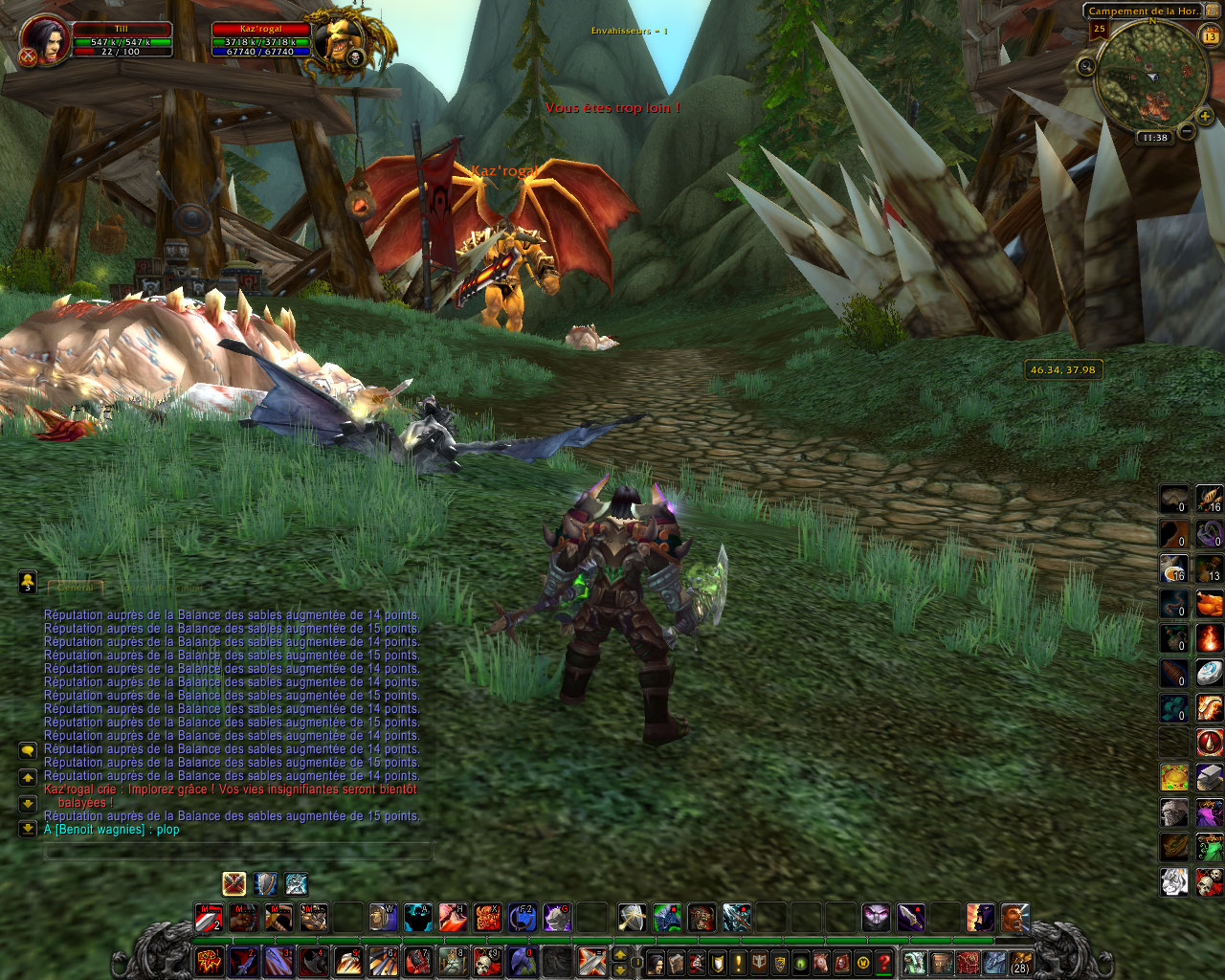Click the action bar page-up arrow
This screenshot has width=1225, height=980.
[620, 955]
